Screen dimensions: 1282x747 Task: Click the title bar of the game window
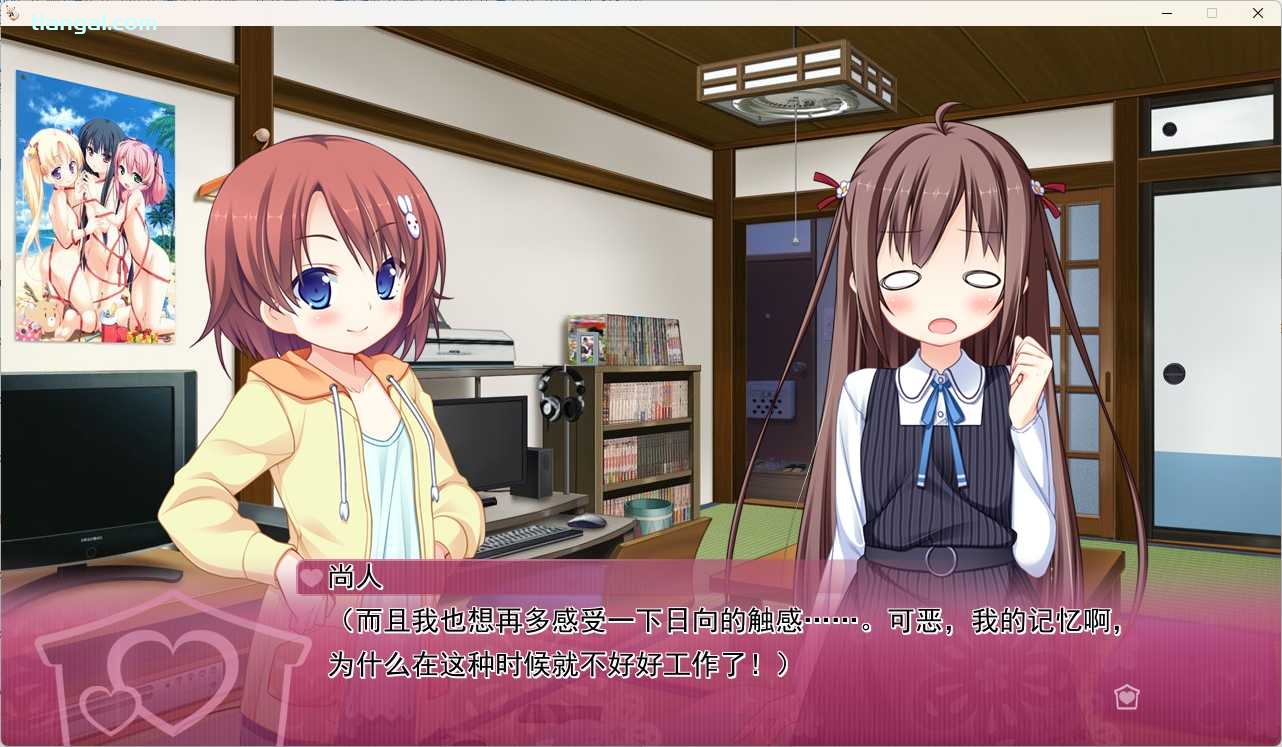pyautogui.click(x=600, y=13)
